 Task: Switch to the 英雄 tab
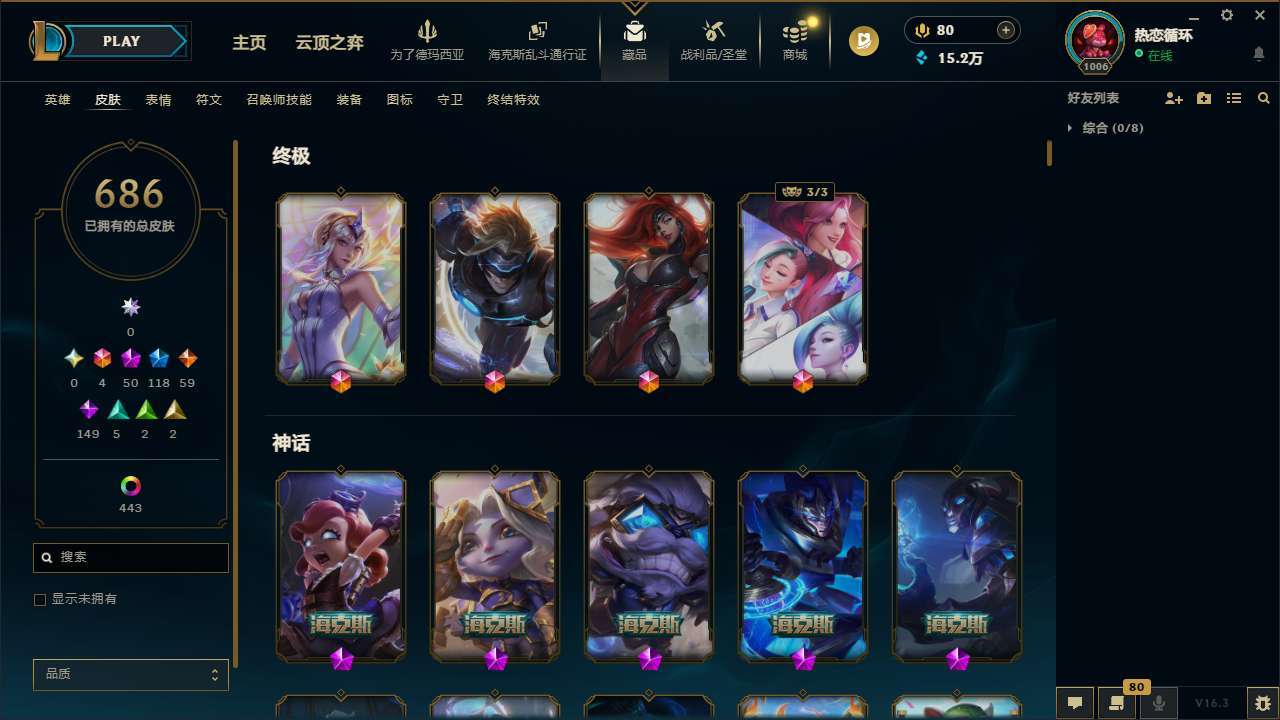click(57, 99)
